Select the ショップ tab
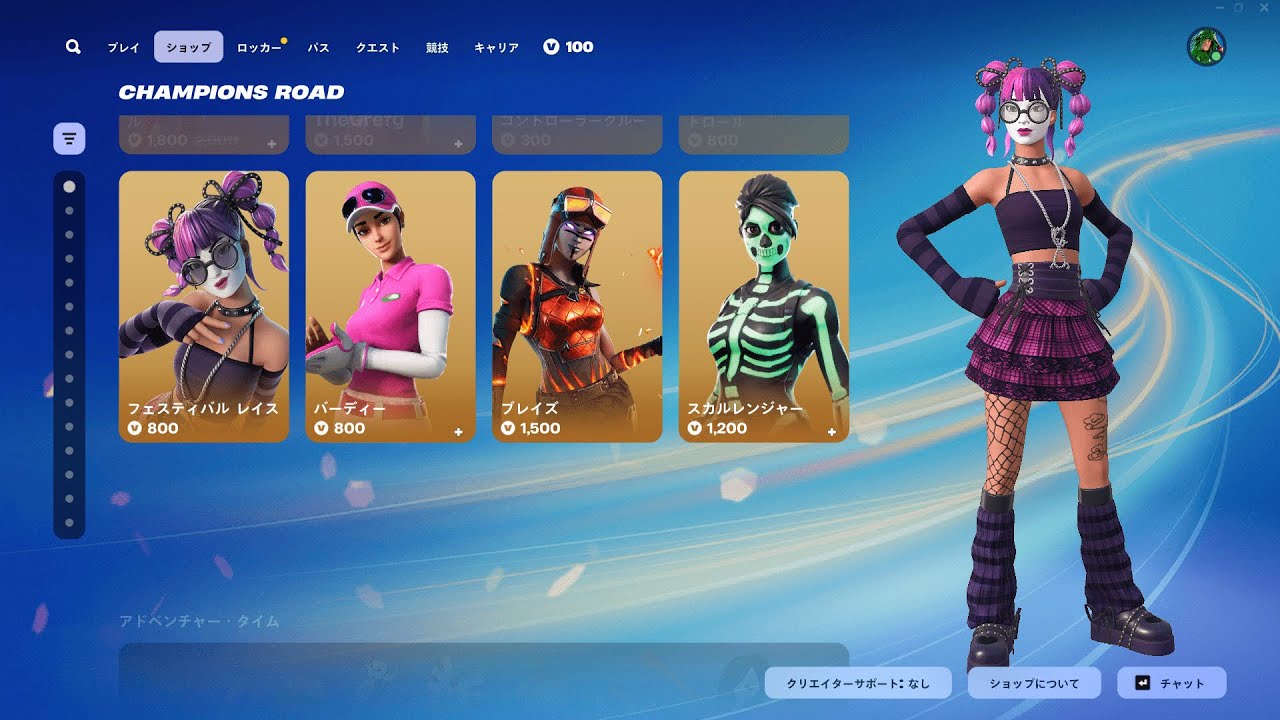Screen dimensions: 1280x720 189,47
